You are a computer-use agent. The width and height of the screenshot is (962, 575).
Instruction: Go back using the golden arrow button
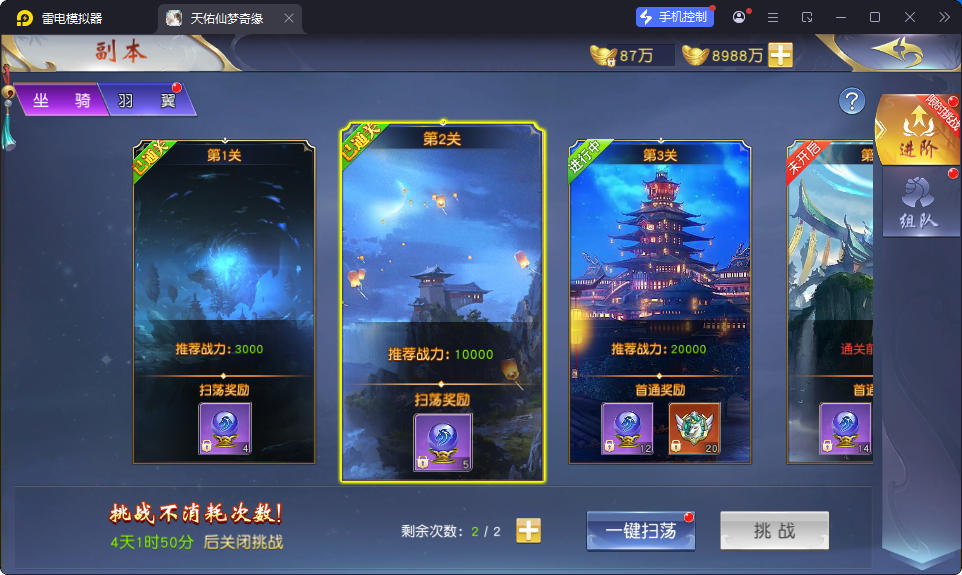(x=895, y=50)
